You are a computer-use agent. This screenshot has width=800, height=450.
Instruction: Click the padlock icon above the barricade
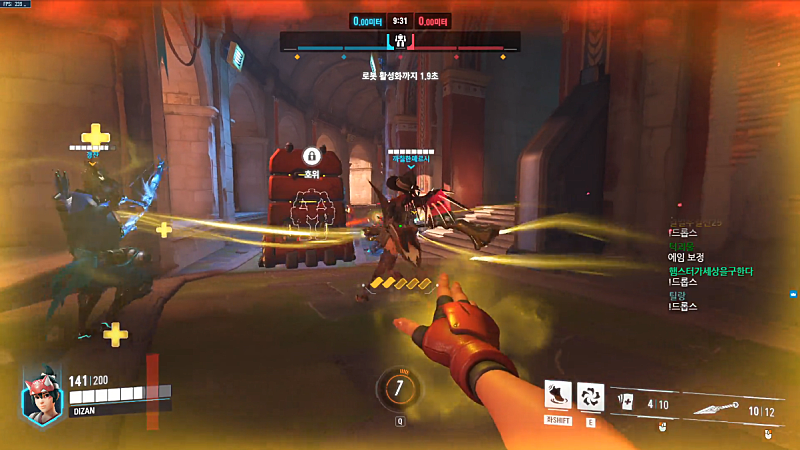pyautogui.click(x=311, y=157)
